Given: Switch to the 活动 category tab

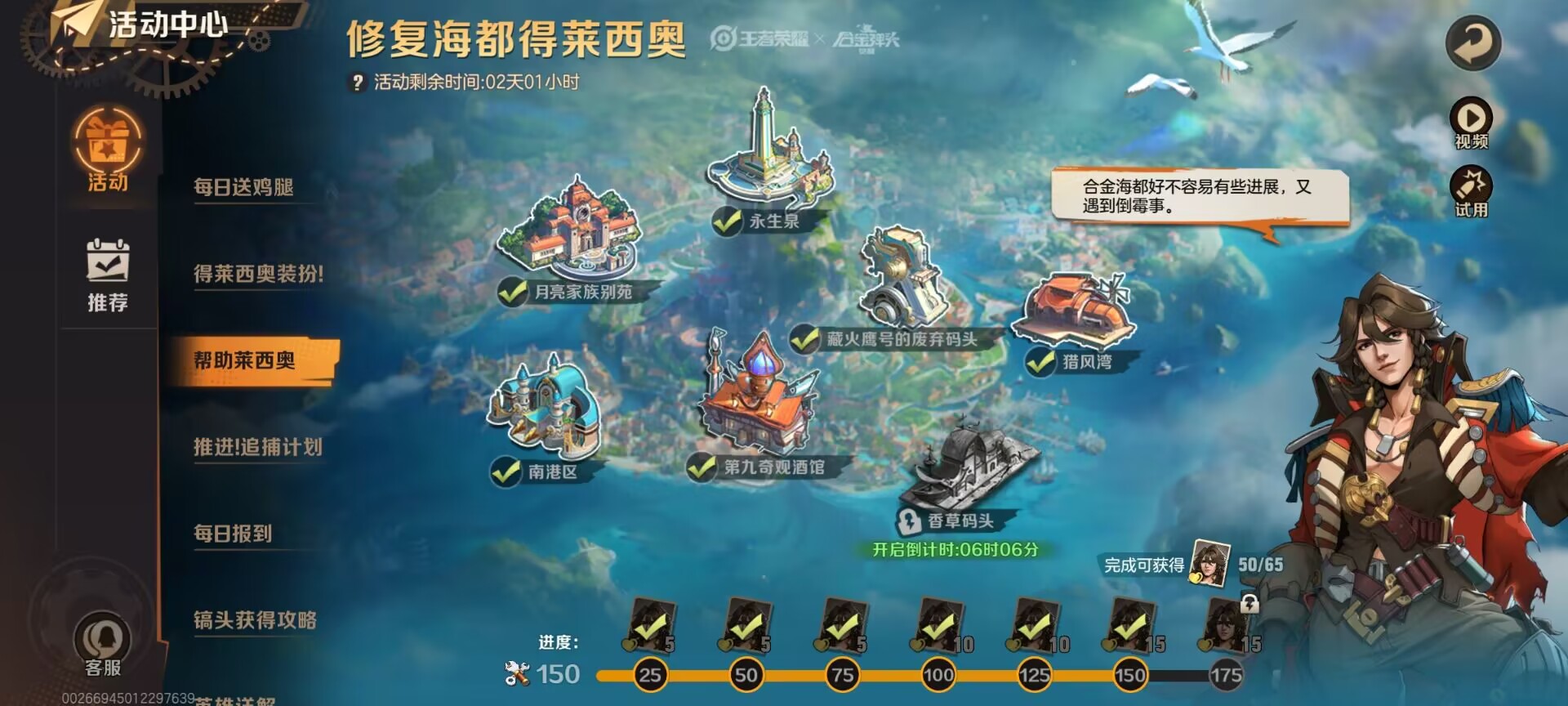Looking at the screenshot, I should 108,153.
